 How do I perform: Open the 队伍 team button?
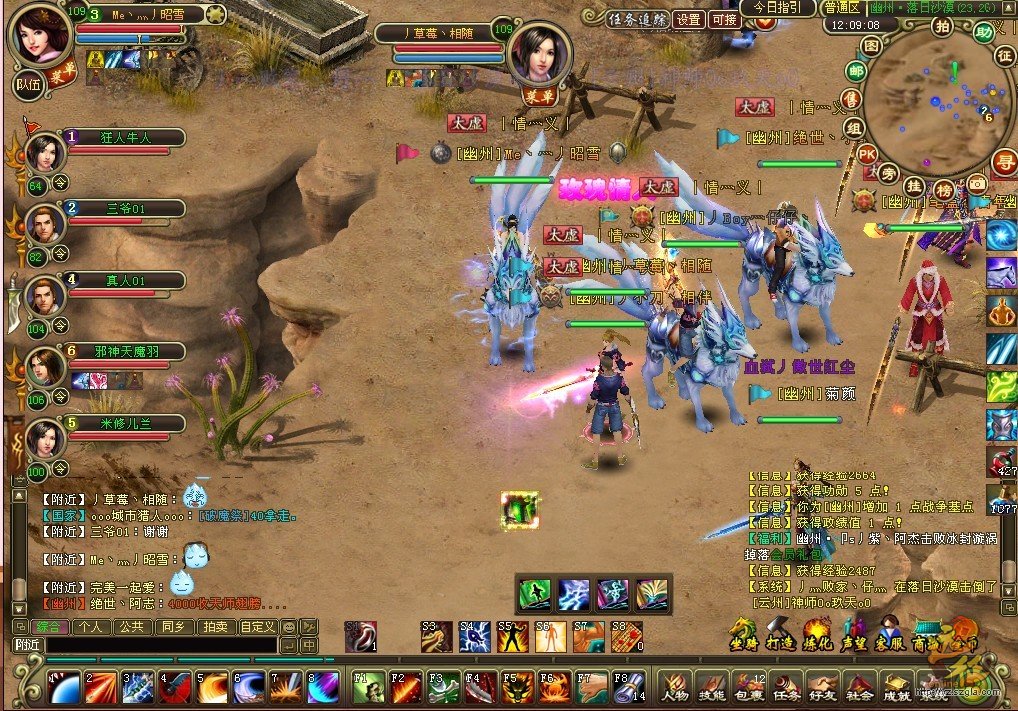[x=28, y=84]
